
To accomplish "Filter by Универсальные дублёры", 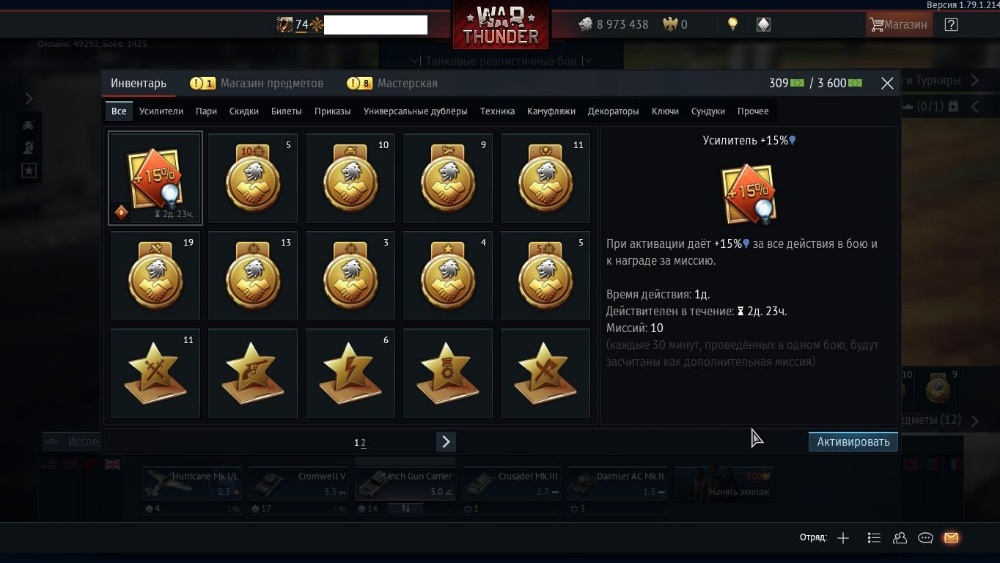I will (x=415, y=111).
